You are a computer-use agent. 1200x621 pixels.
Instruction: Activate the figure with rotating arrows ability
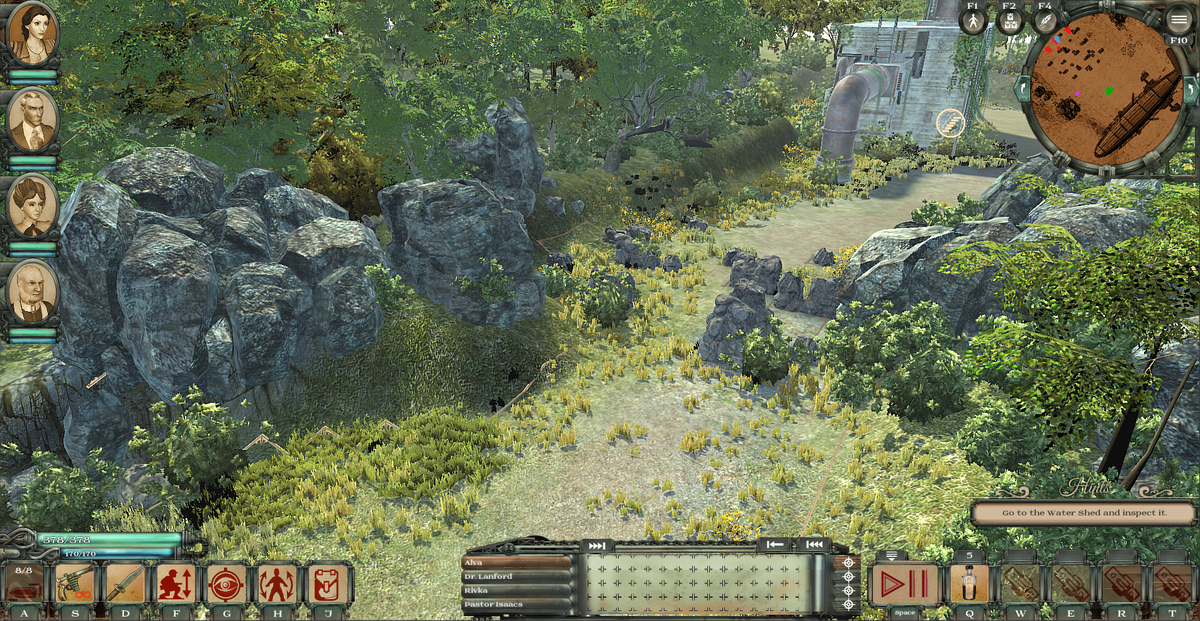coord(277,583)
